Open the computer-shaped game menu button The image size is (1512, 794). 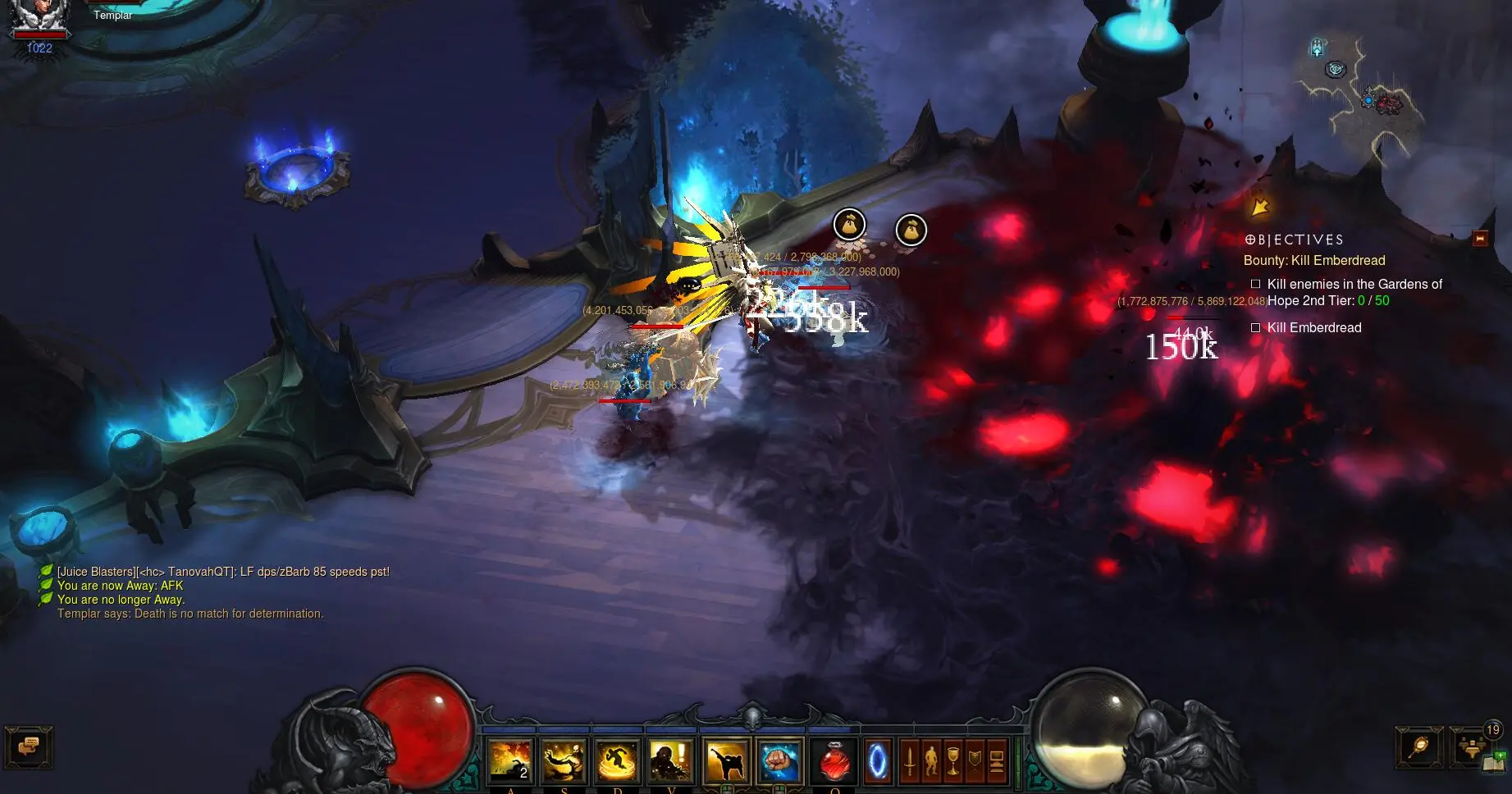(997, 760)
